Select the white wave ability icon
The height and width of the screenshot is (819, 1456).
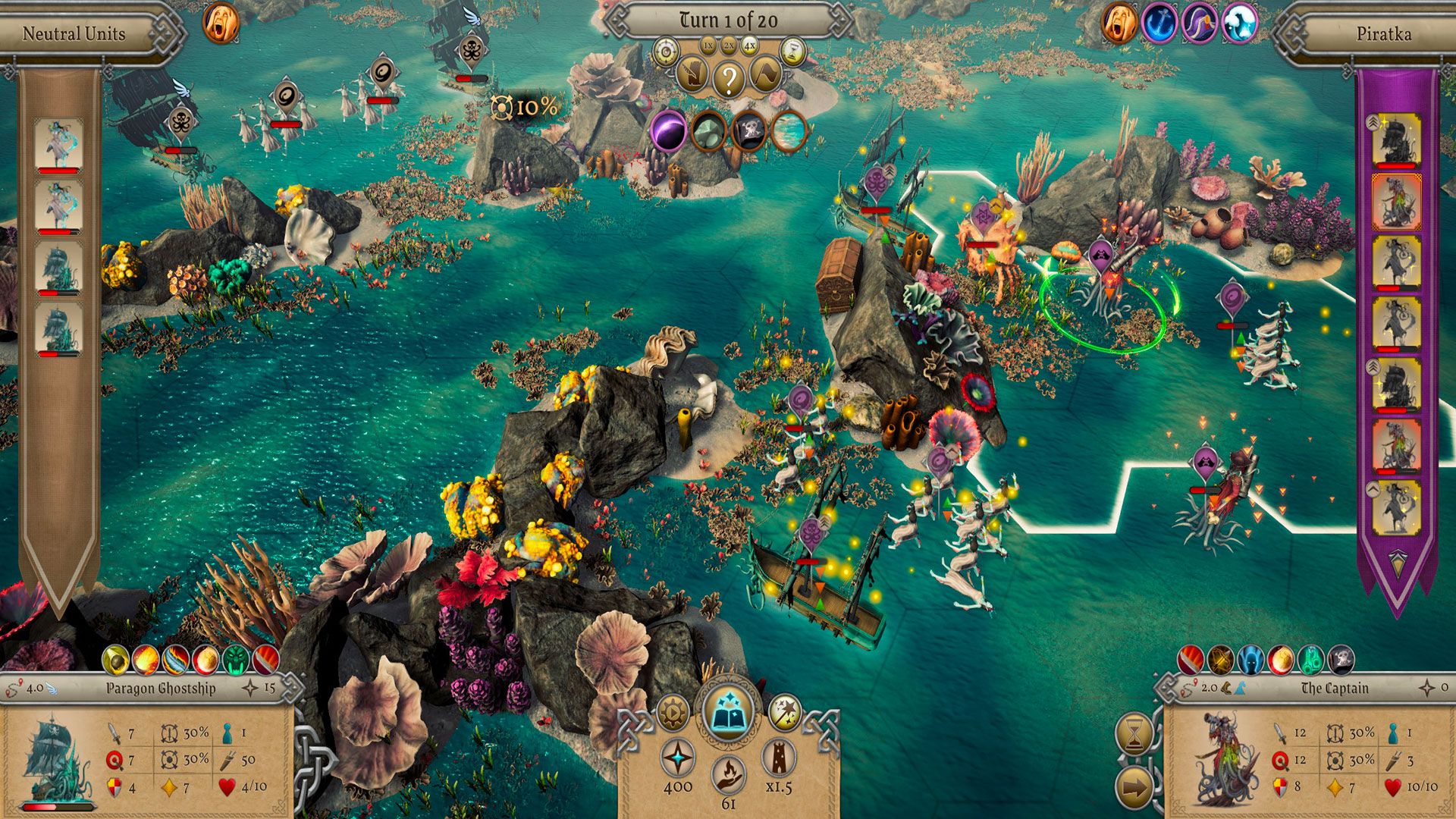(x=1239, y=23)
